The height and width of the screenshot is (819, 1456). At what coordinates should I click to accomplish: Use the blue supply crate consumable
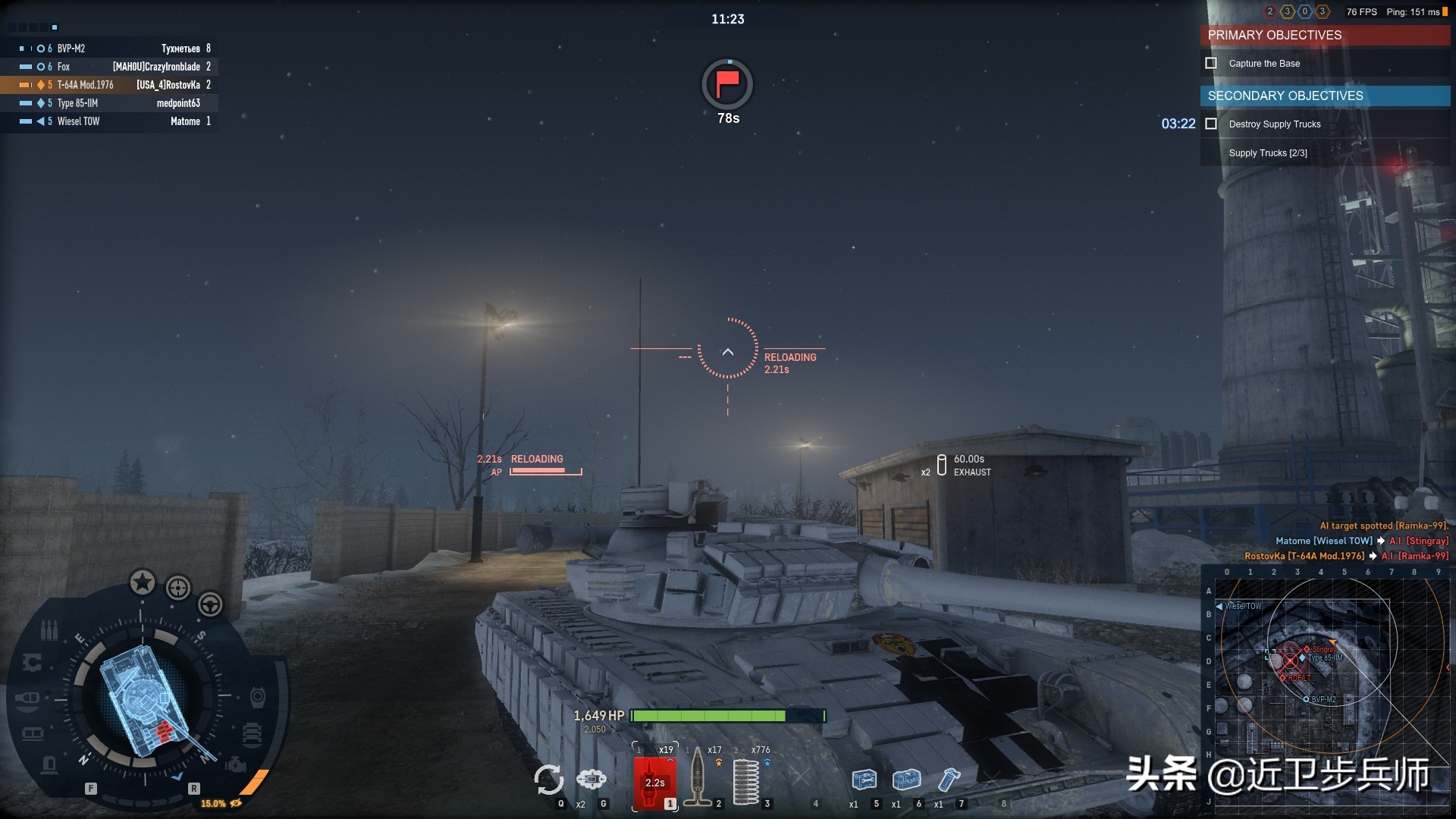click(x=906, y=780)
